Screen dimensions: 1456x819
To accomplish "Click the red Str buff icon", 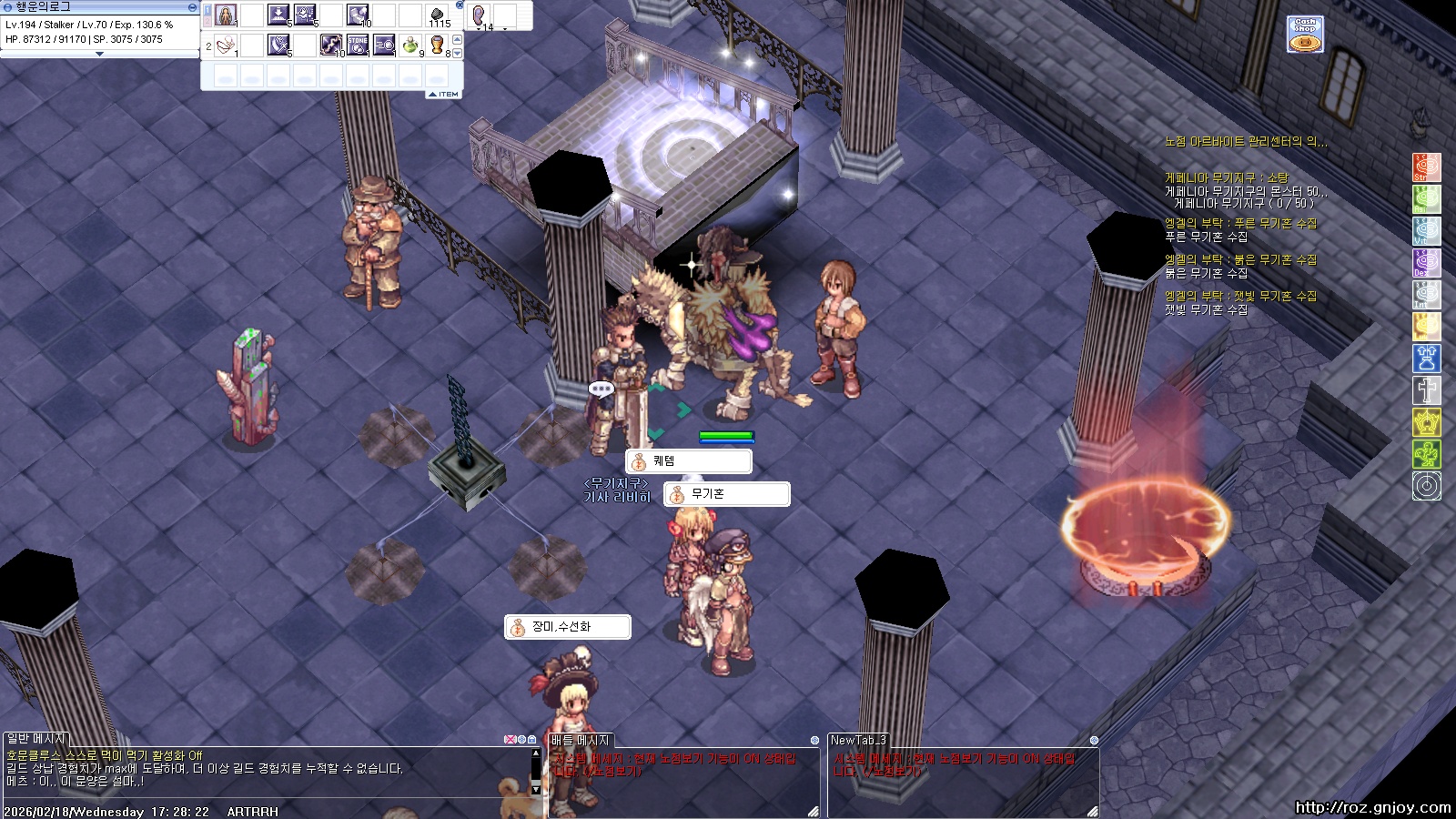I will pyautogui.click(x=1426, y=167).
